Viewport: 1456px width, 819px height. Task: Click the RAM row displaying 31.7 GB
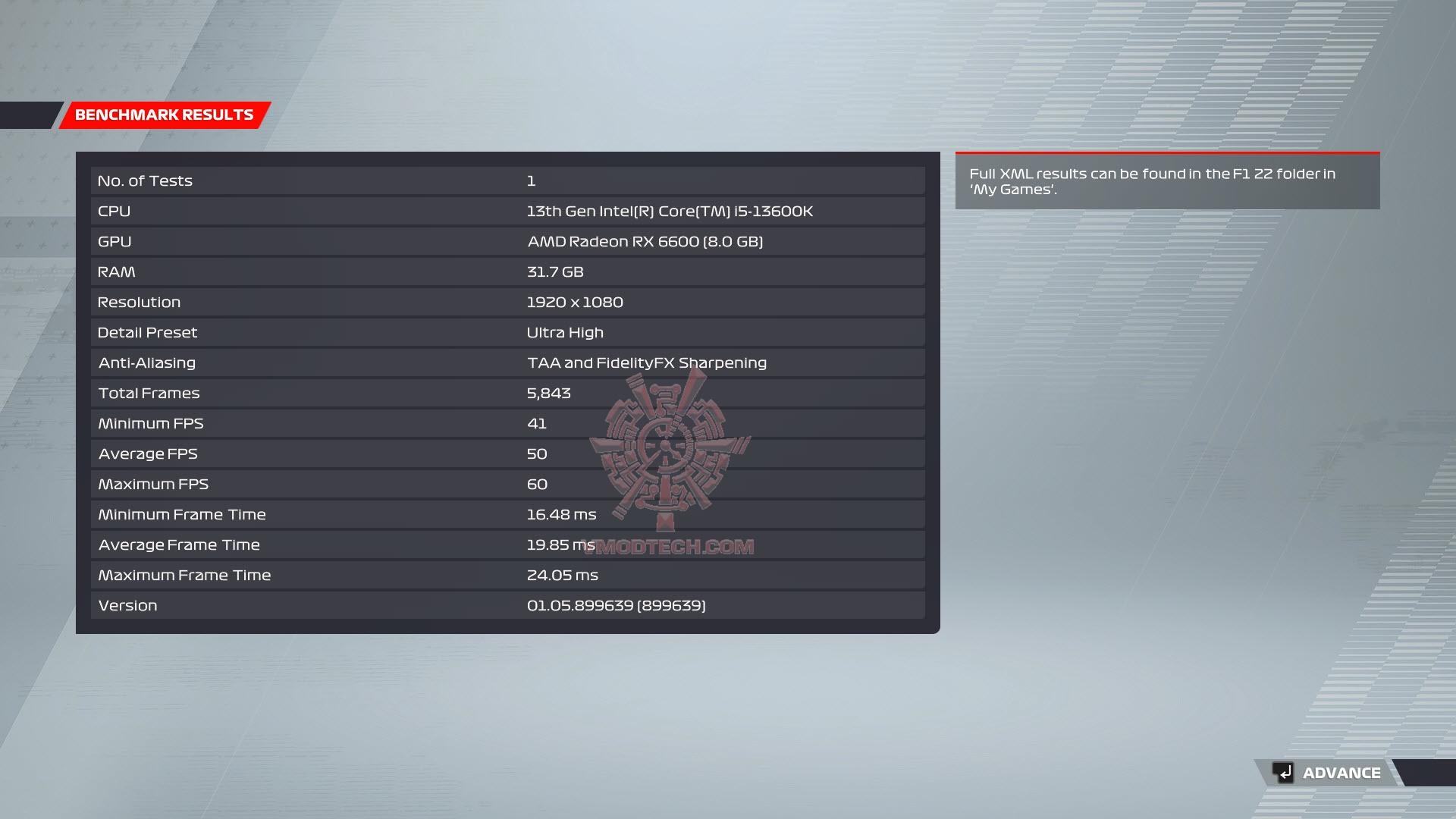pos(508,271)
